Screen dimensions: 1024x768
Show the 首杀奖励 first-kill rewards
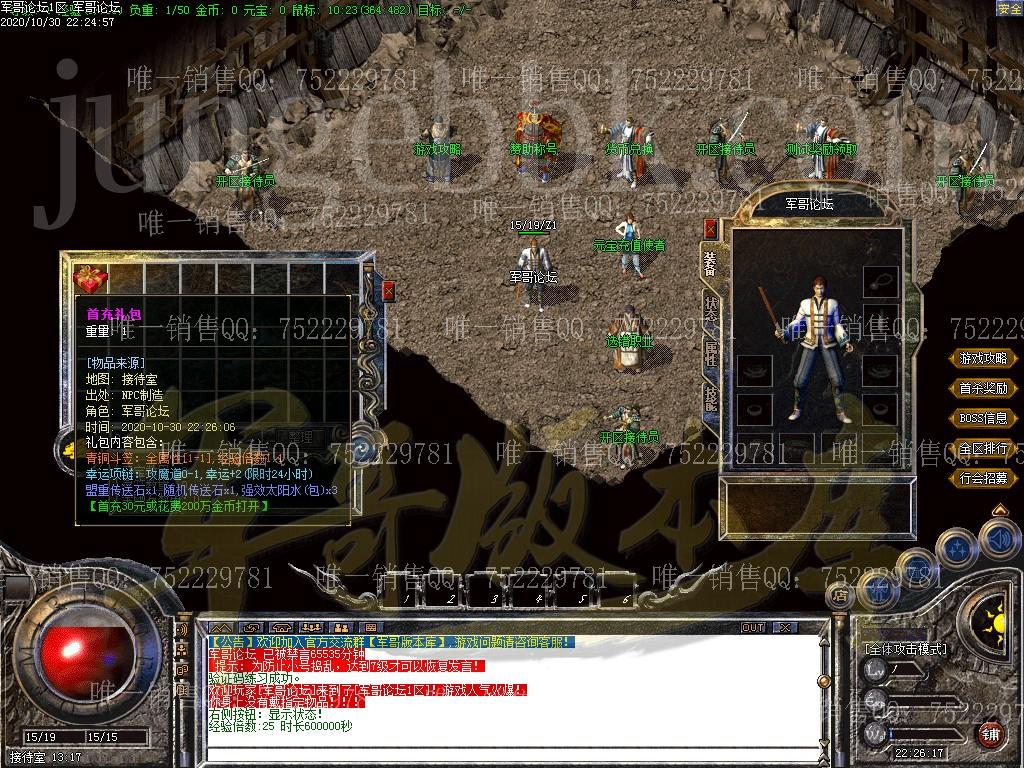983,388
